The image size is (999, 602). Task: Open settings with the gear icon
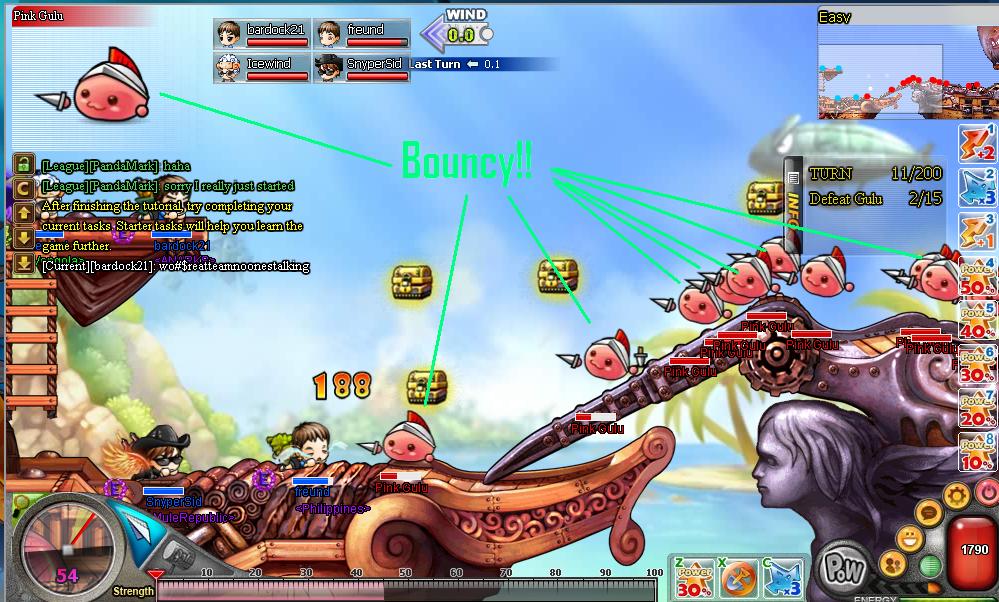pyautogui.click(x=957, y=494)
